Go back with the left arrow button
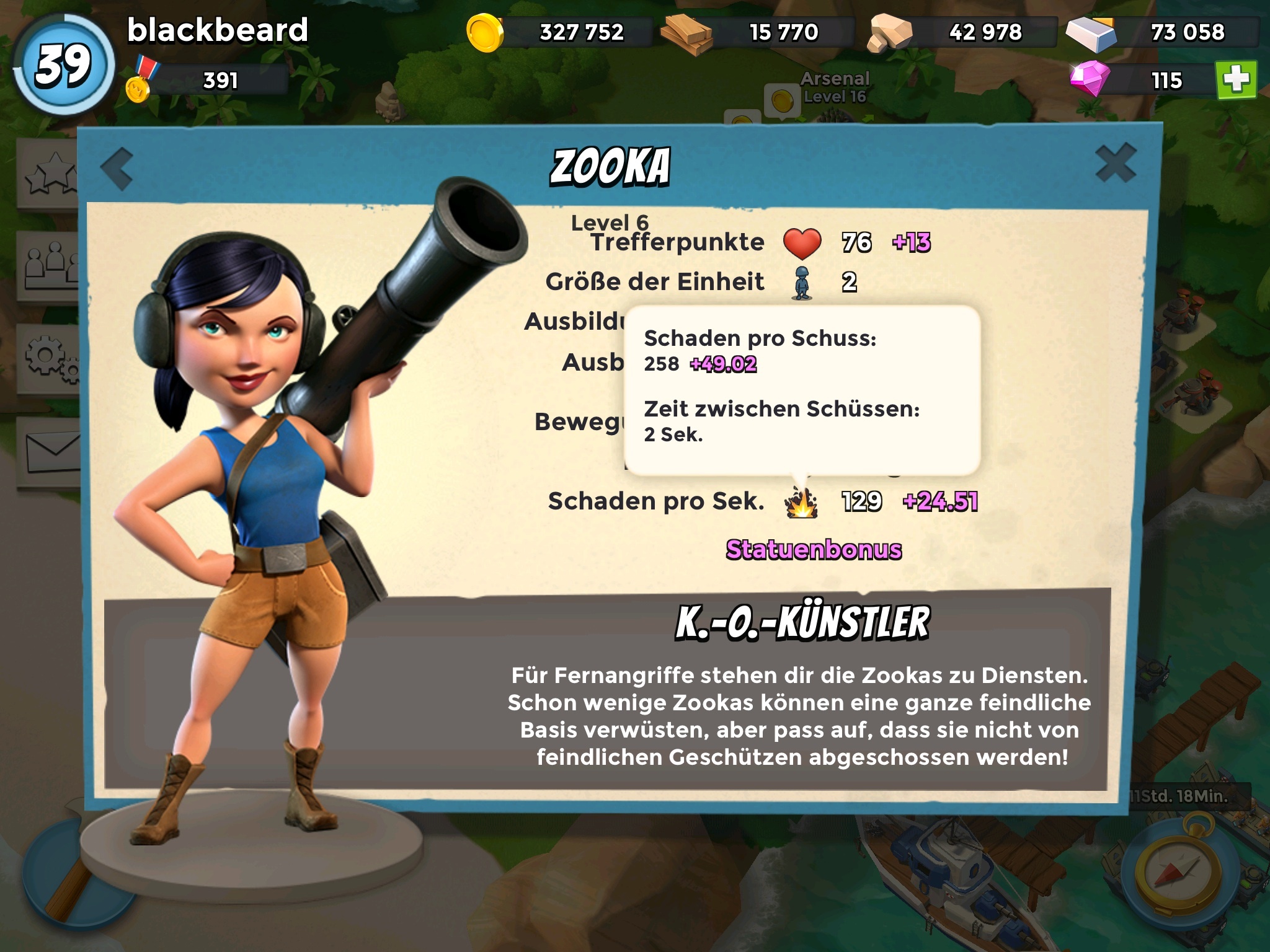 click(x=117, y=168)
